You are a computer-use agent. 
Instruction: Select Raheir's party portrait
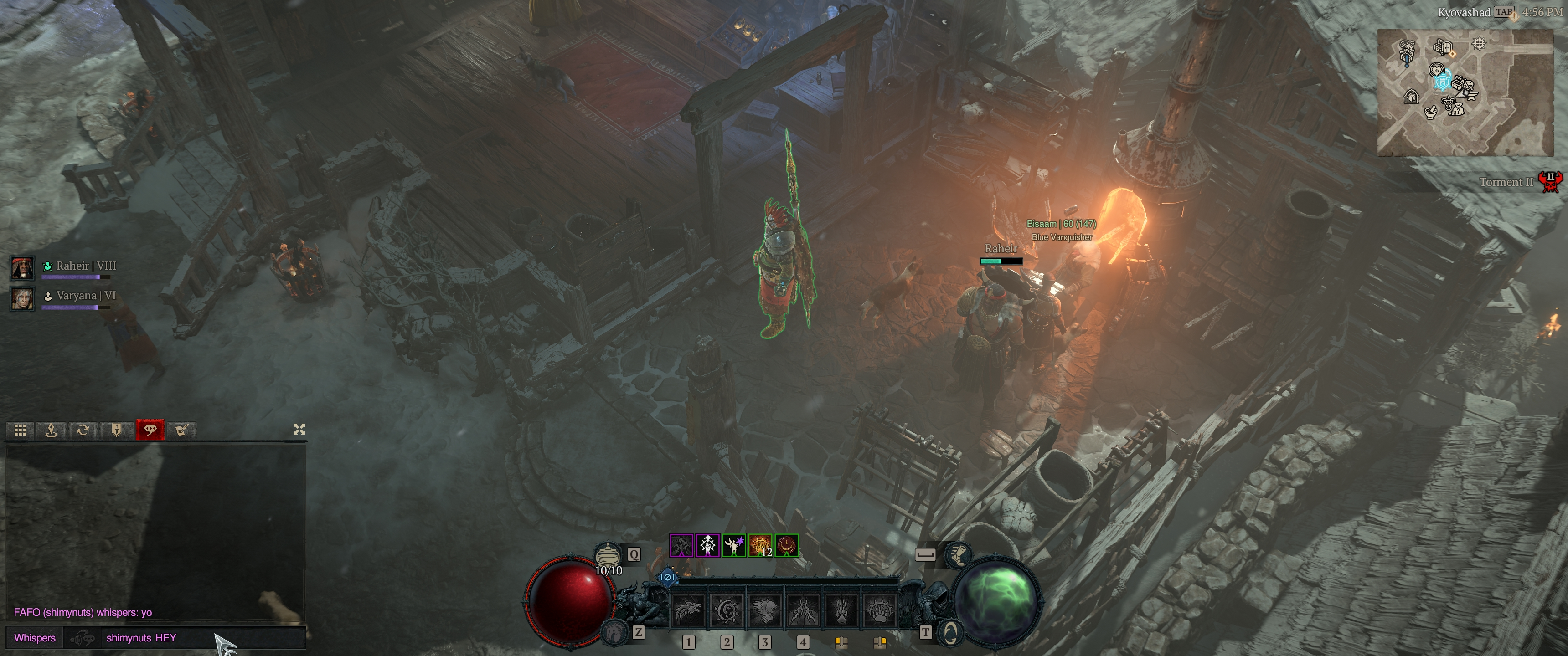tap(22, 268)
